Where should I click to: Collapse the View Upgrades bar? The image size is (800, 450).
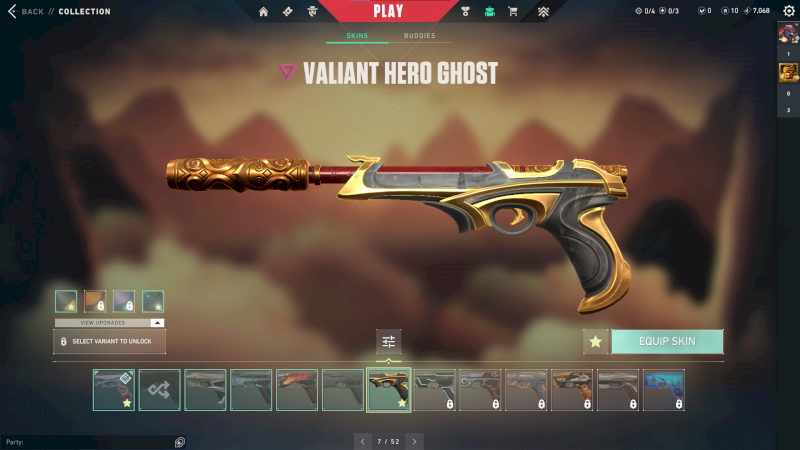point(157,323)
